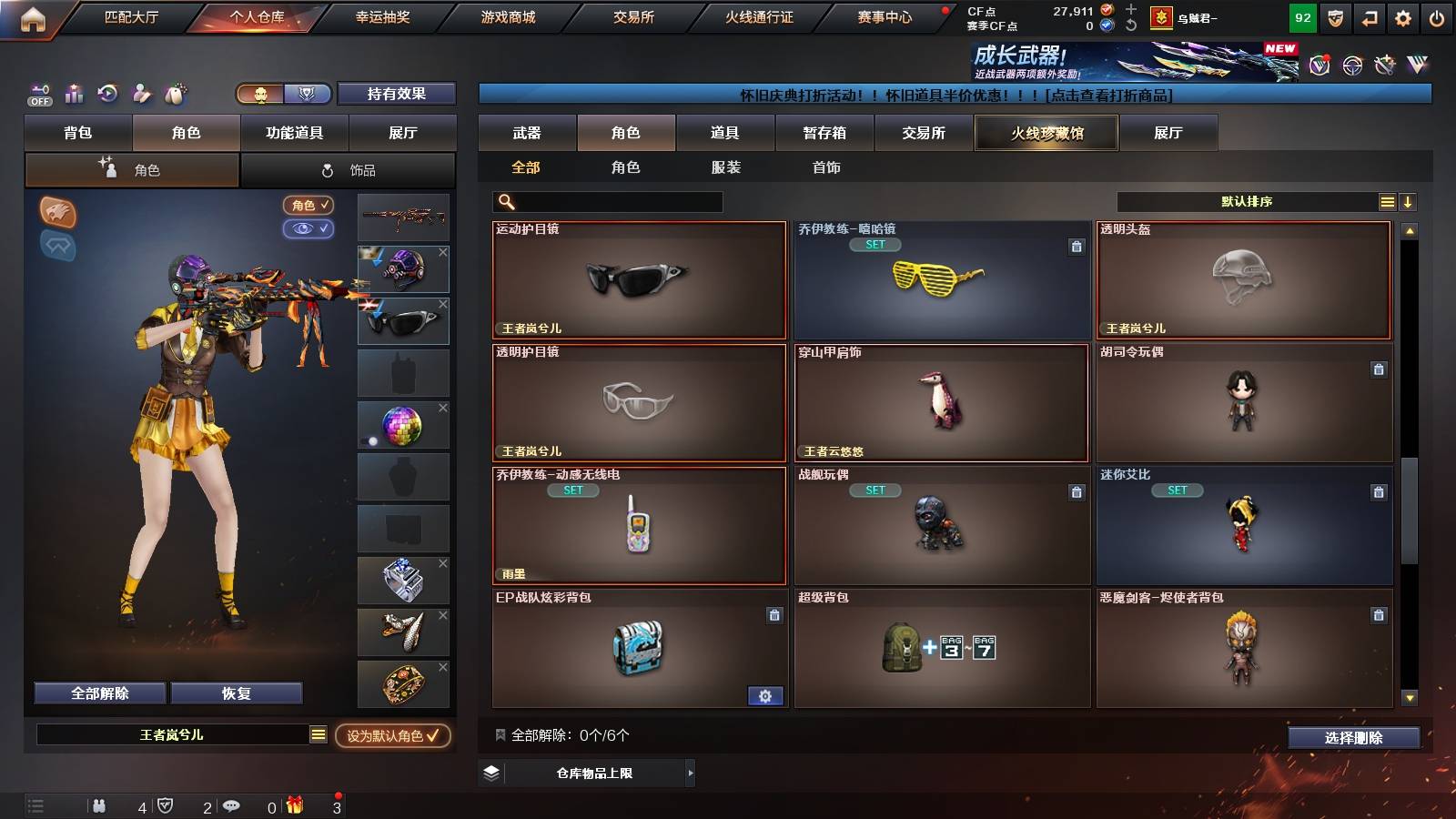Toggle the OFF key switch in the left panel
This screenshot has height=819, width=1456.
click(x=38, y=94)
